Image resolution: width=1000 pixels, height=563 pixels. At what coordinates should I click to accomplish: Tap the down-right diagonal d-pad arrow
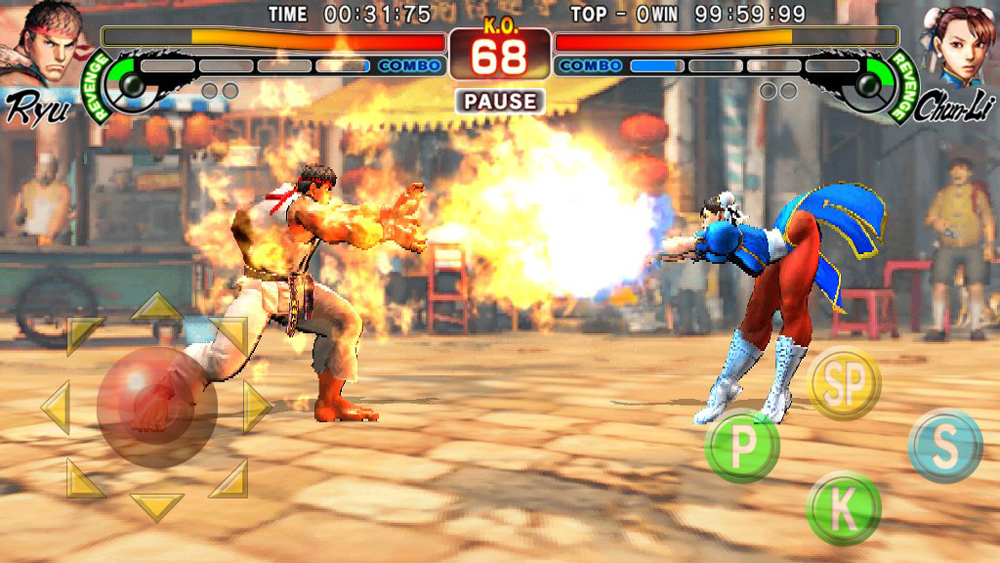point(230,480)
